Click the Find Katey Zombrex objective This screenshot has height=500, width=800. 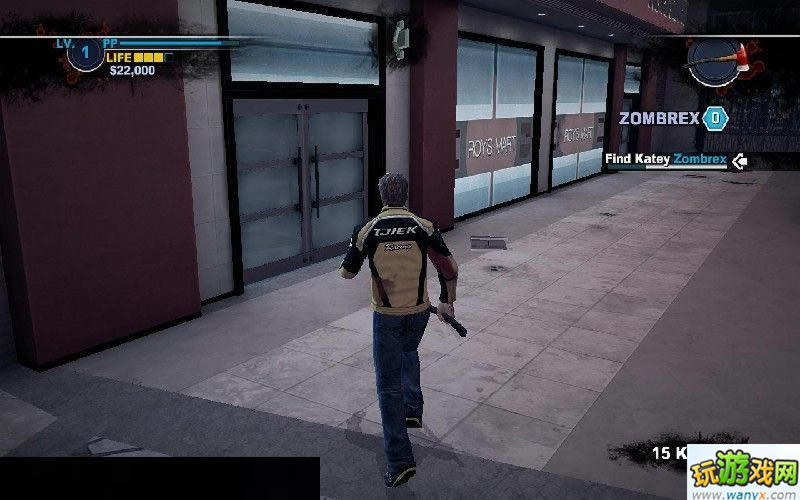[665, 159]
